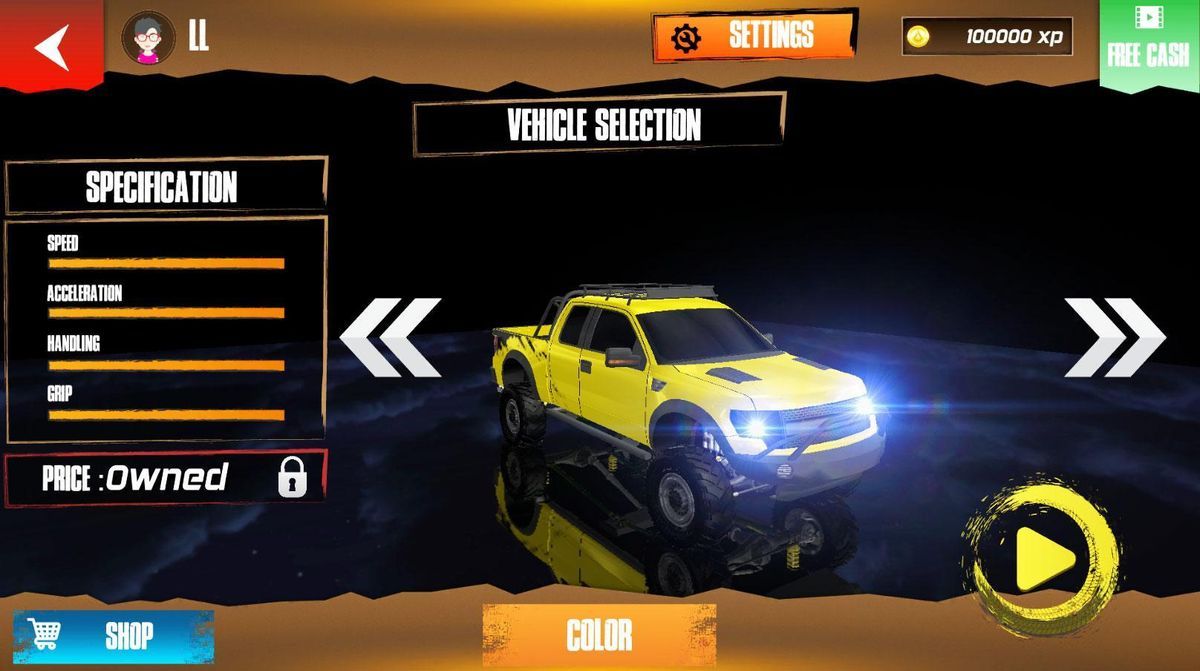Tap the 100000 xp coin balance
The height and width of the screenshot is (671, 1200).
coord(987,37)
